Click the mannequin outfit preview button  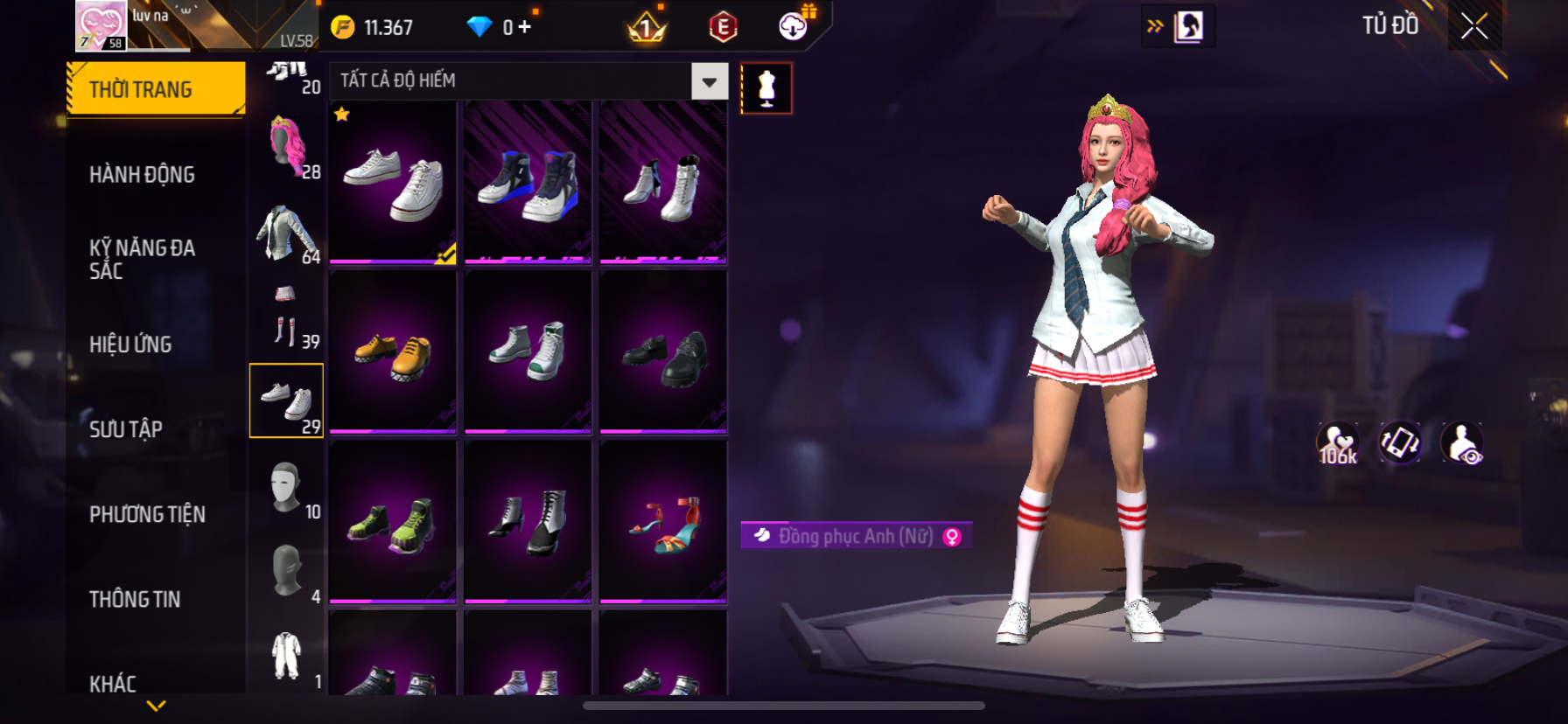(766, 88)
